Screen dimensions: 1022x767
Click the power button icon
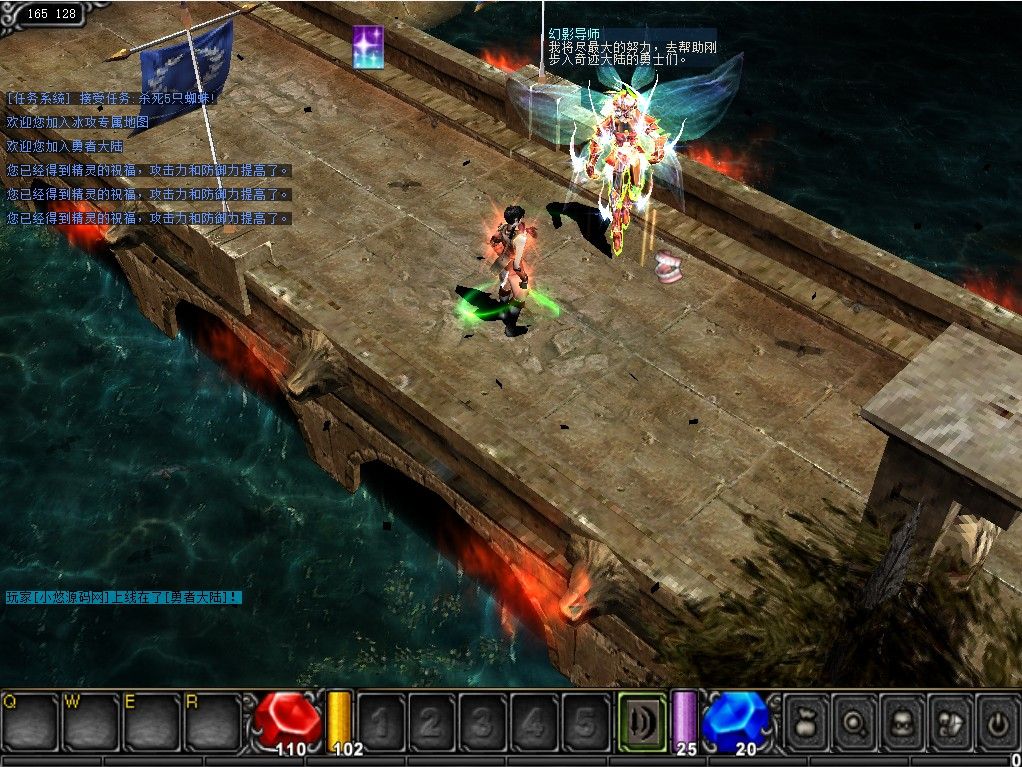coord(997,722)
